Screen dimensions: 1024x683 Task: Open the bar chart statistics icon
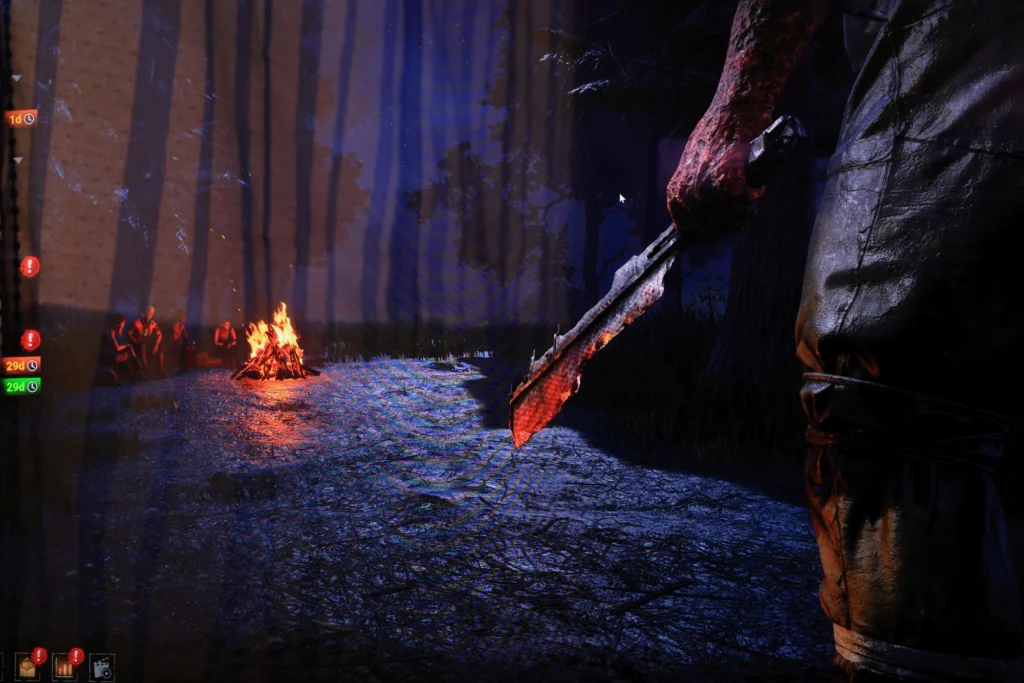pyautogui.click(x=64, y=667)
